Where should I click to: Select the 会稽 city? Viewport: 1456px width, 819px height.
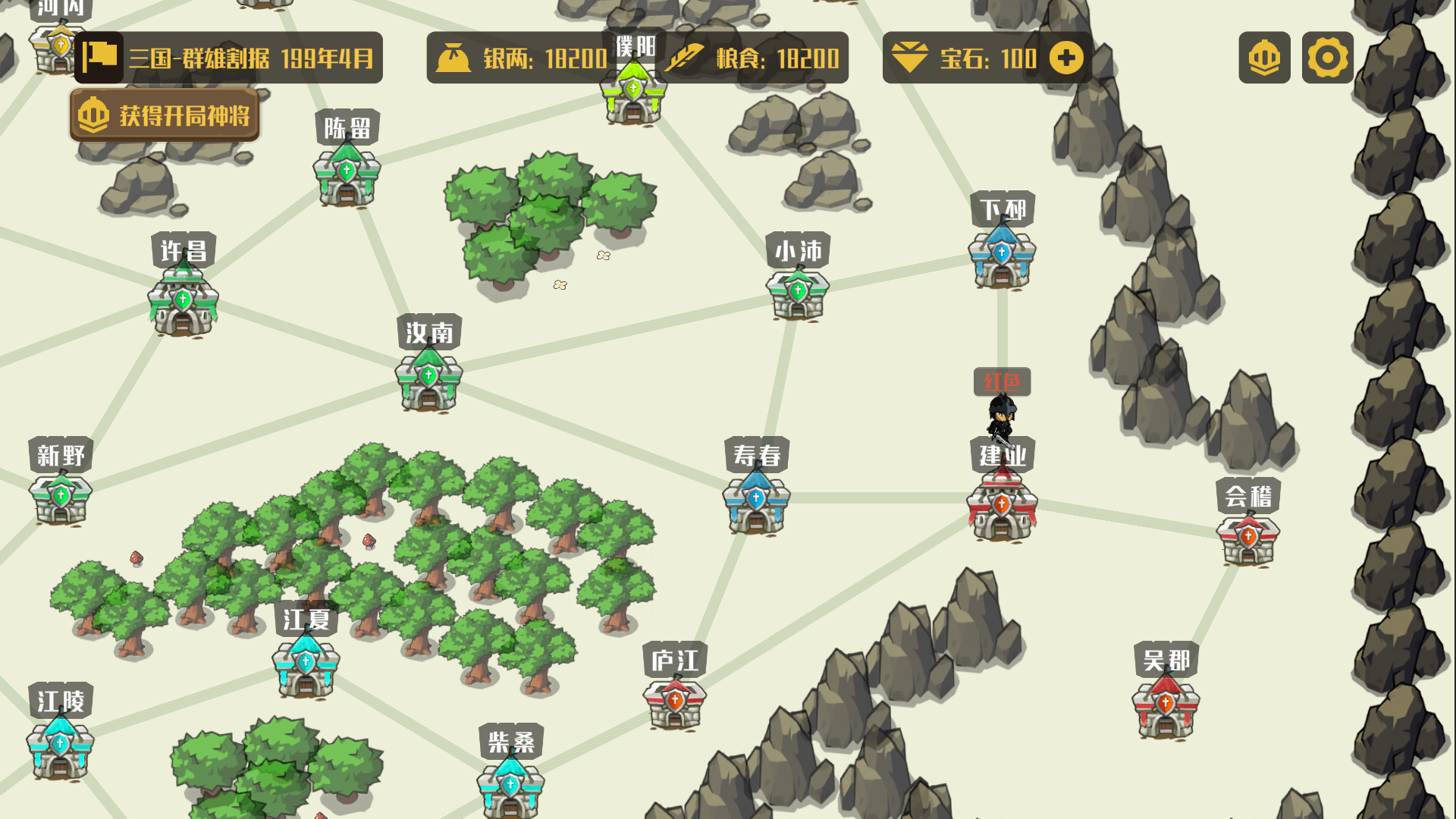tap(1247, 538)
